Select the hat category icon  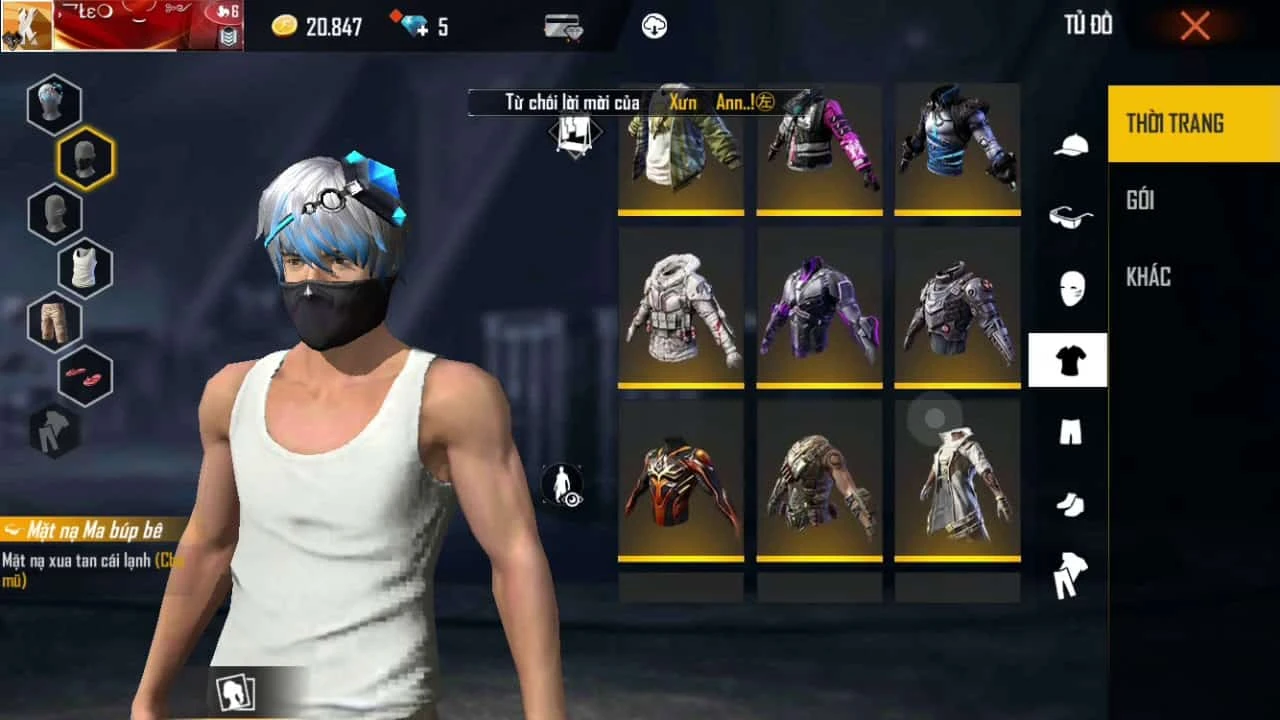tap(1070, 144)
